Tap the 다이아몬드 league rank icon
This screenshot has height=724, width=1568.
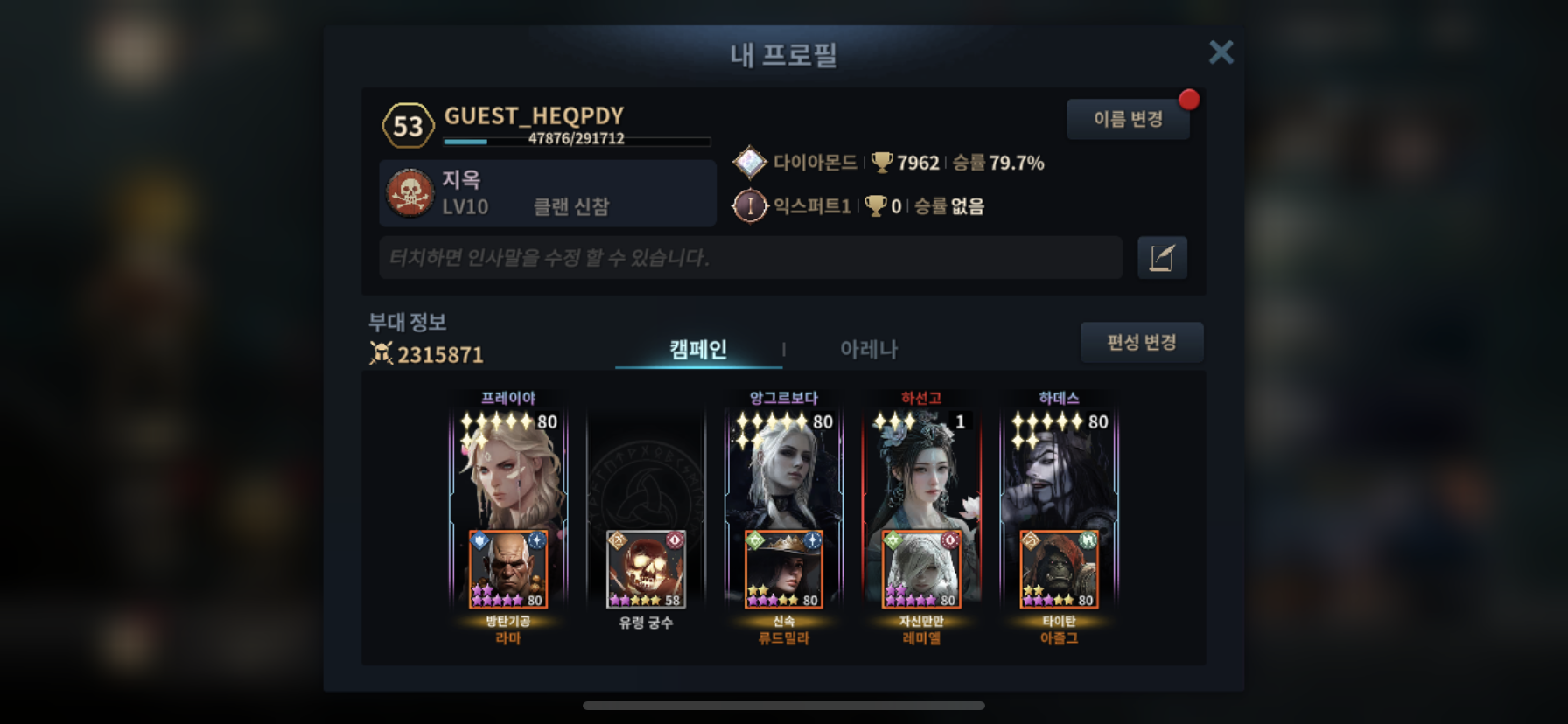click(x=749, y=163)
